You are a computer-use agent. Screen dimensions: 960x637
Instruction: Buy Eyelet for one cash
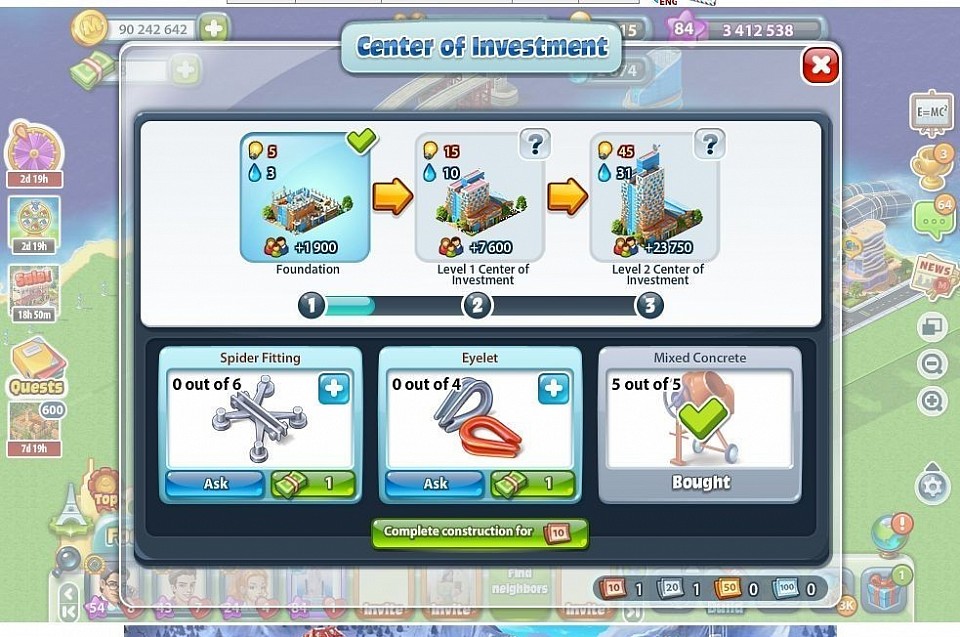[x=533, y=483]
